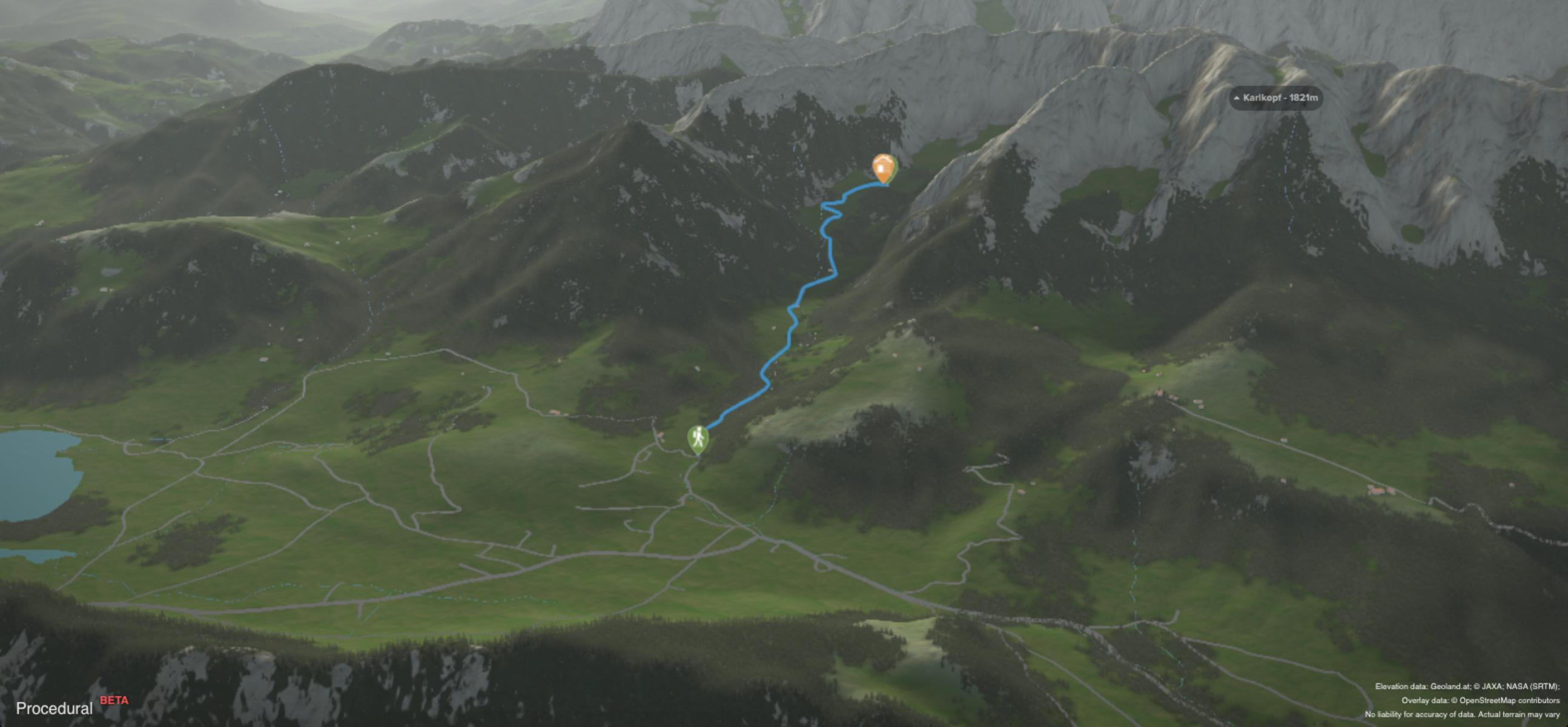Click the orange hut destination marker
This screenshot has width=1568, height=727.
tap(882, 167)
